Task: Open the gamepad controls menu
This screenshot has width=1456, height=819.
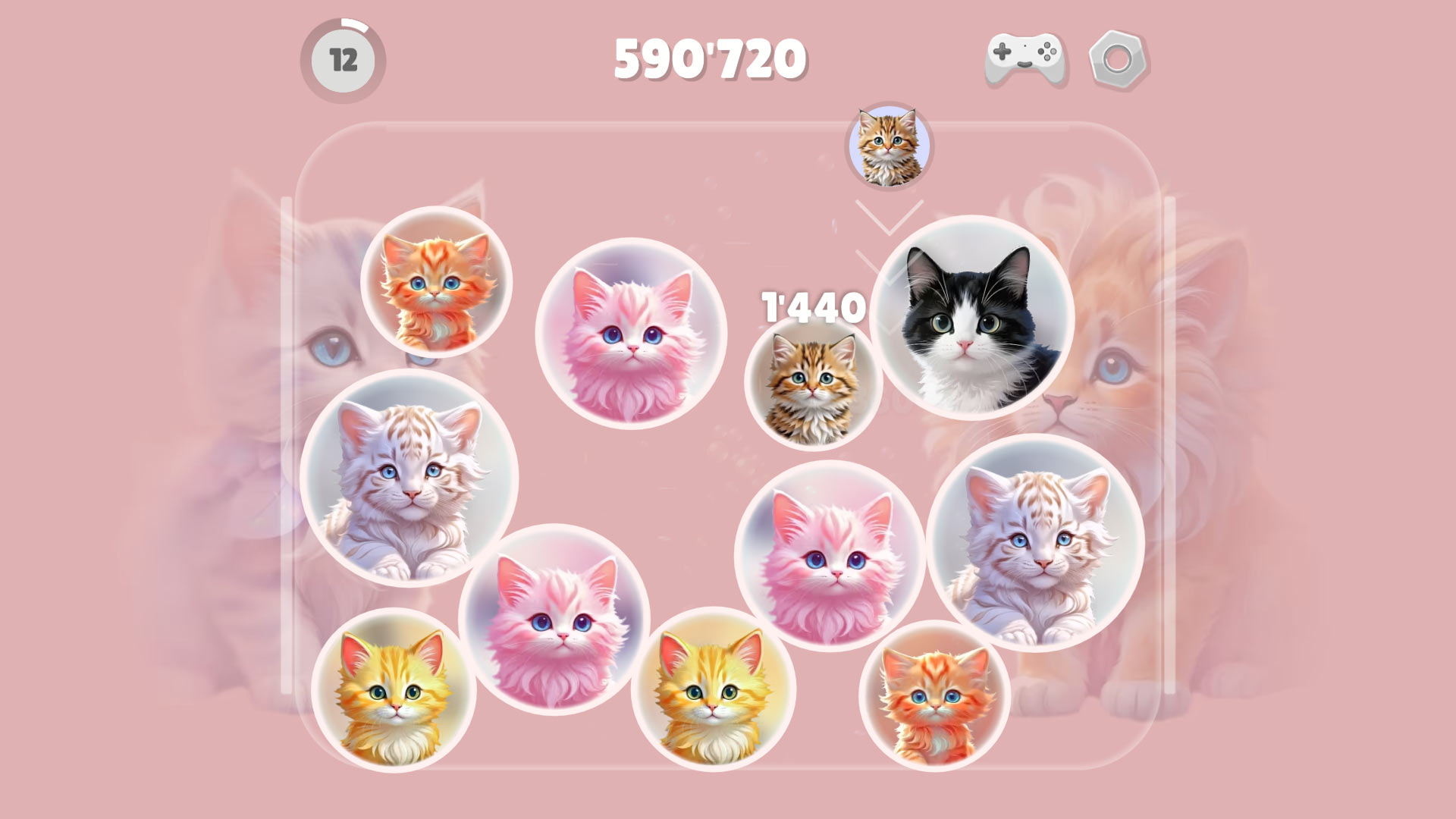Action: click(1024, 57)
